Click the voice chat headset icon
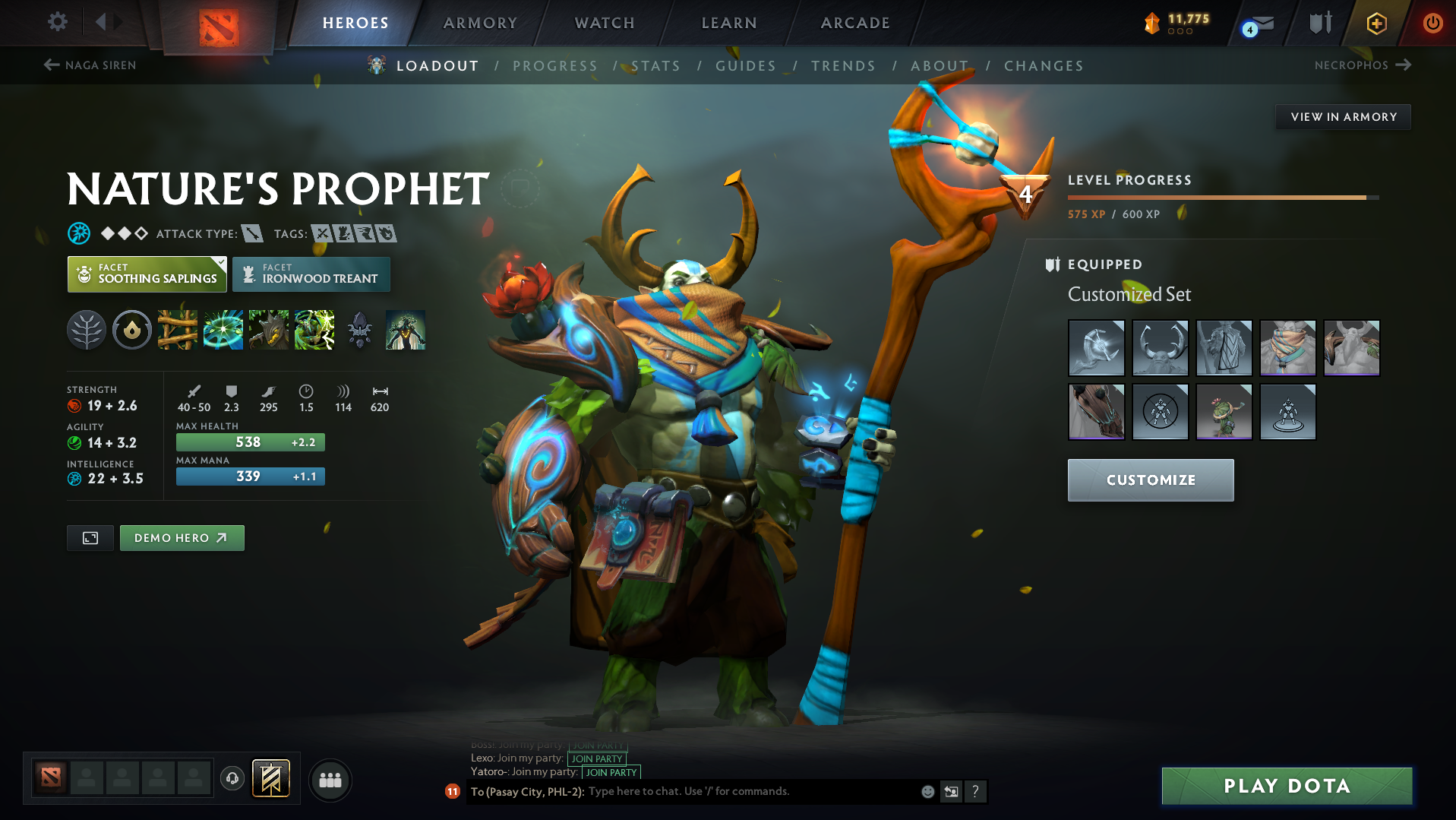 click(x=232, y=779)
